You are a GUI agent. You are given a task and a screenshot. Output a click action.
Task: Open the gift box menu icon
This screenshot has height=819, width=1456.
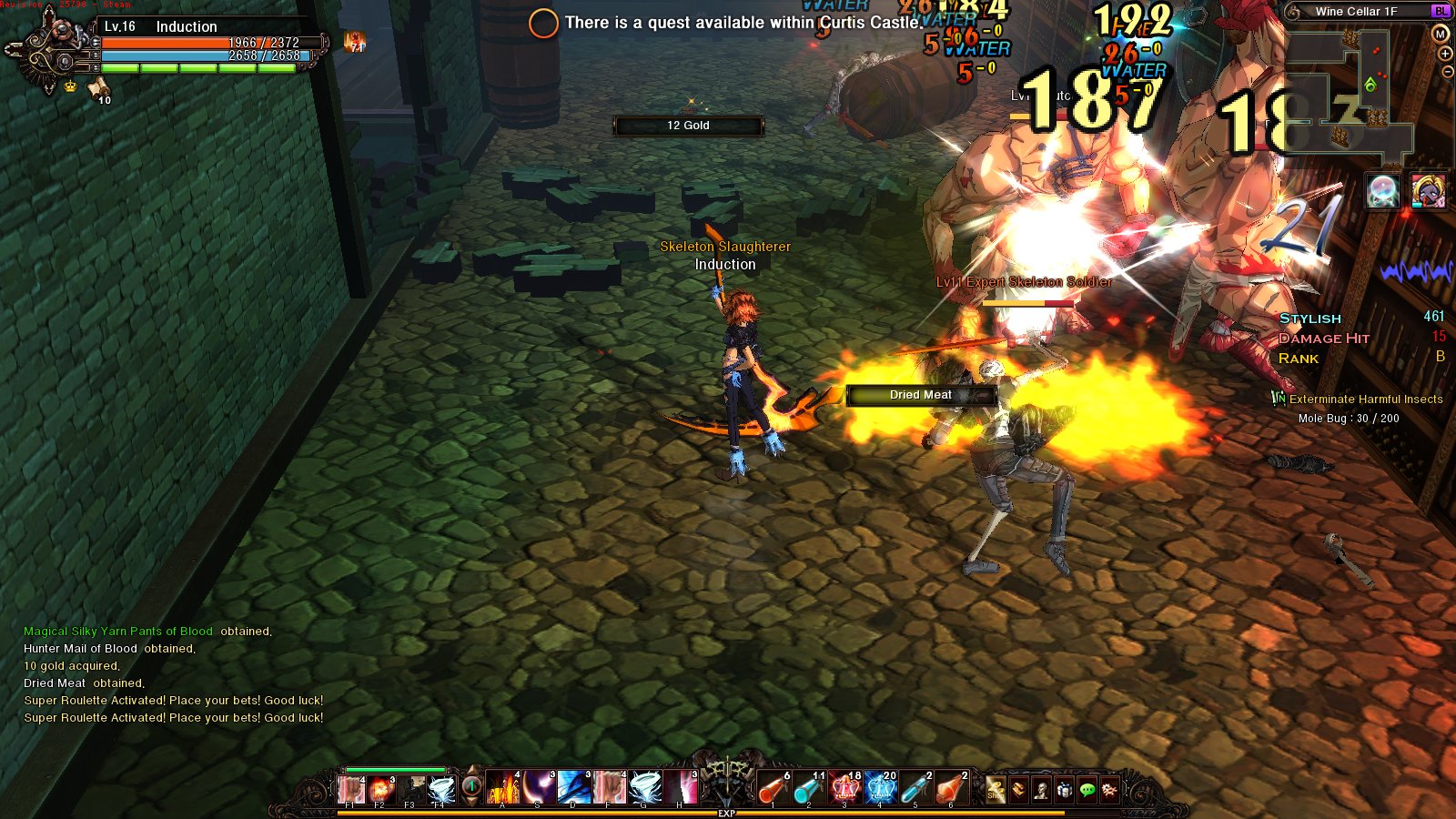[1064, 790]
